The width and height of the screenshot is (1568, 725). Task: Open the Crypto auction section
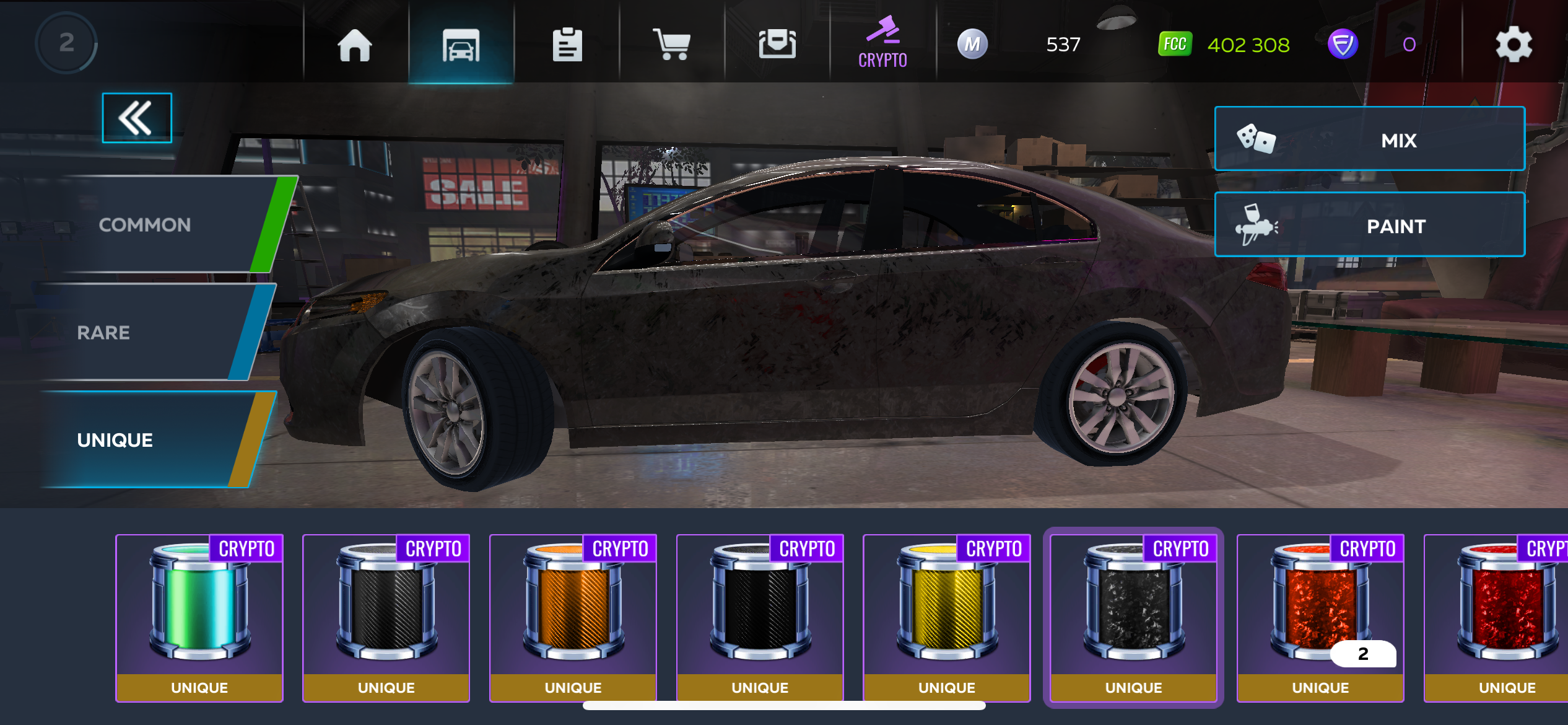(882, 42)
